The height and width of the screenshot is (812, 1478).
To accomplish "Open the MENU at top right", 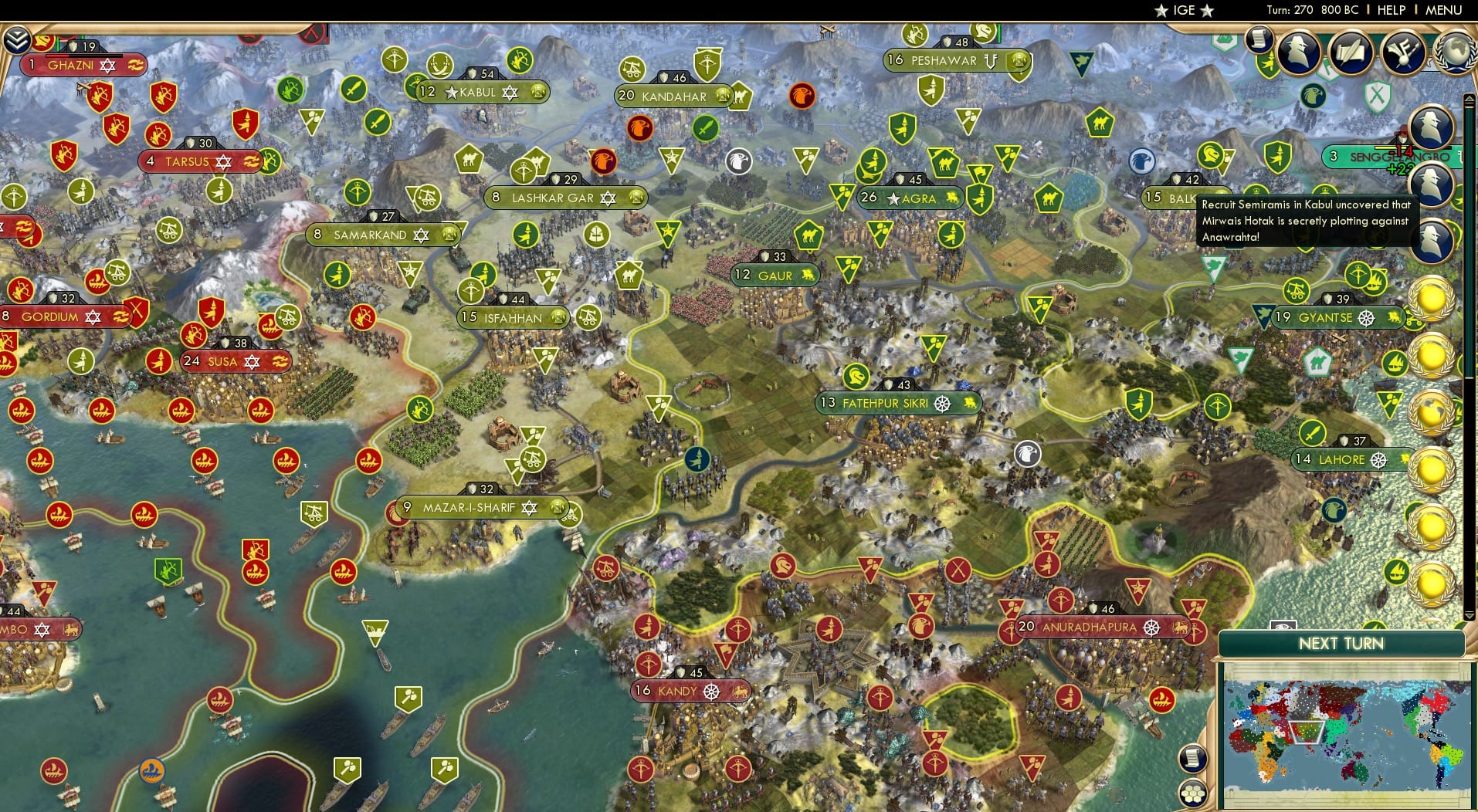I will 1442,10.
